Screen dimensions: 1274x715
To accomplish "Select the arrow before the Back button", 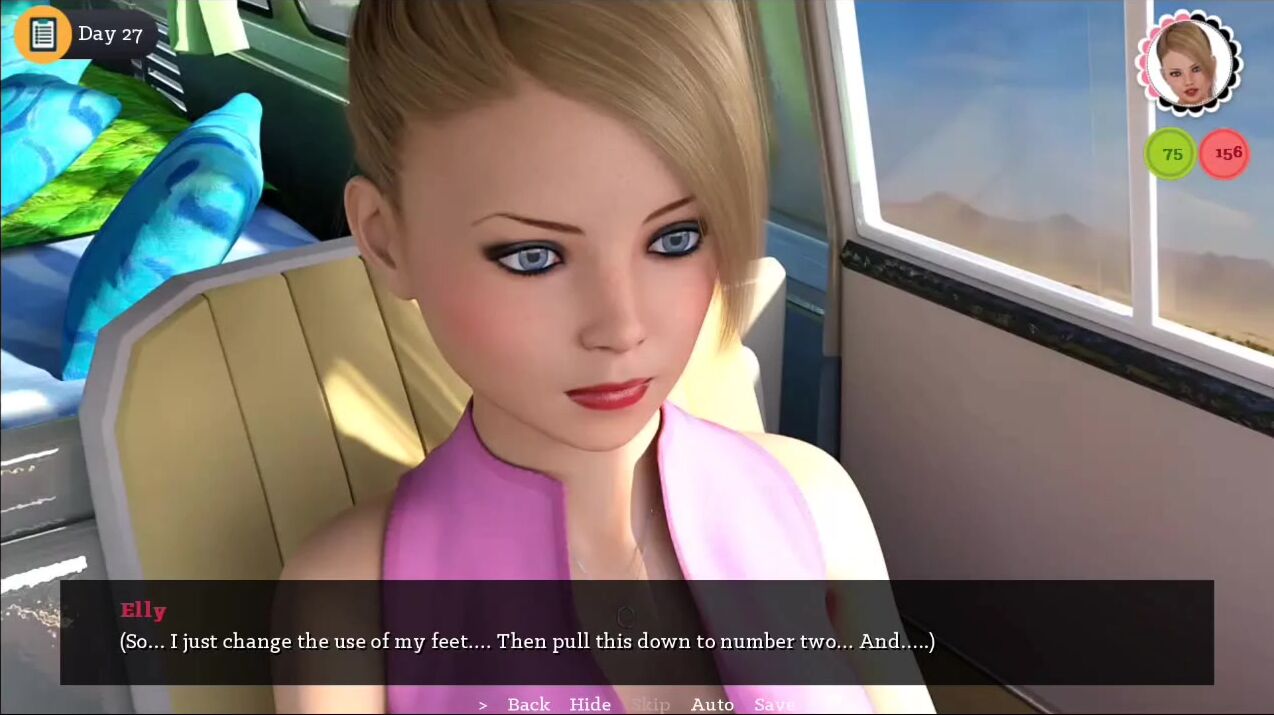I will point(483,705).
